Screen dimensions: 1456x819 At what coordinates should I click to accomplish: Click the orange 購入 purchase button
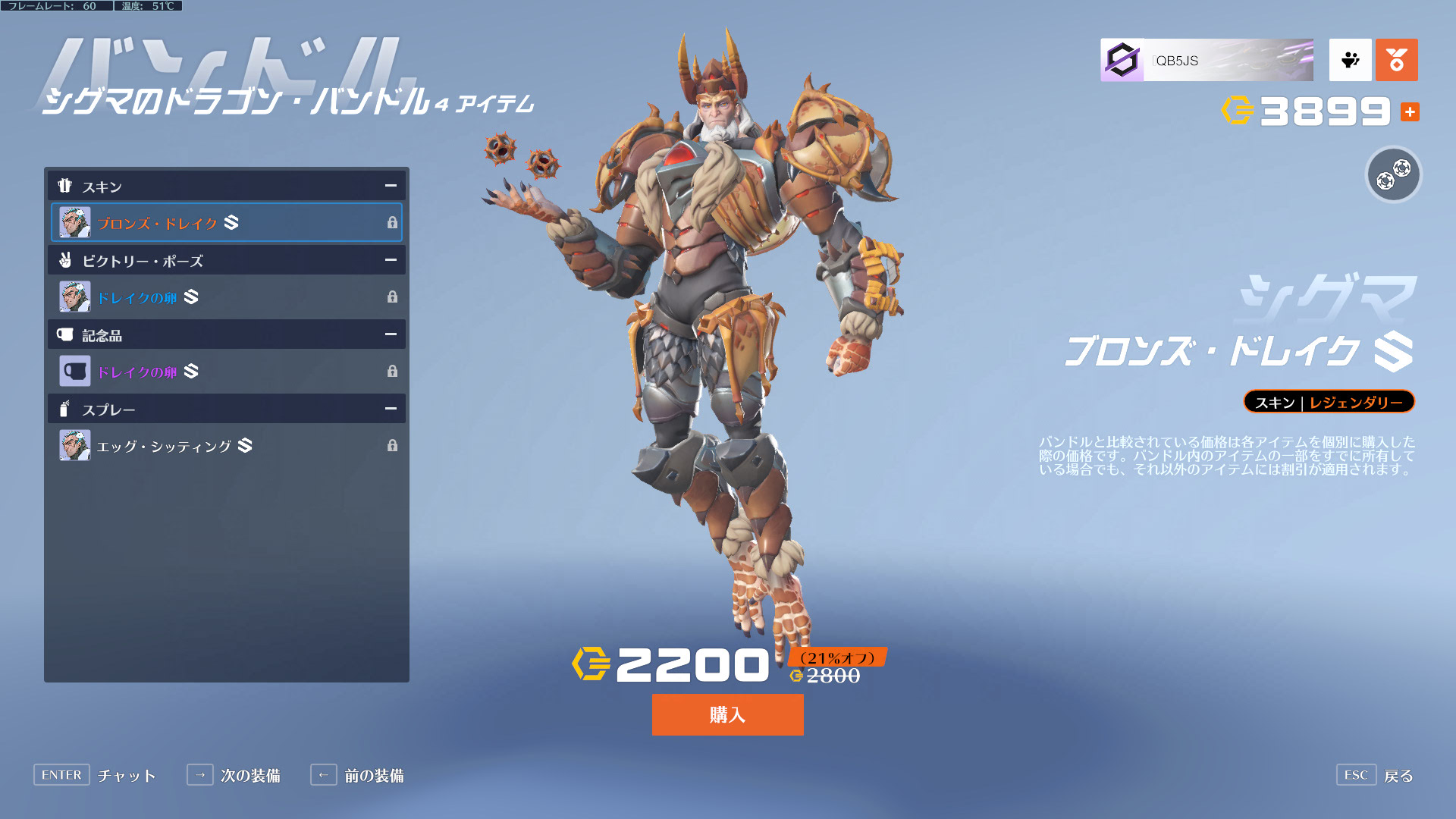click(727, 714)
